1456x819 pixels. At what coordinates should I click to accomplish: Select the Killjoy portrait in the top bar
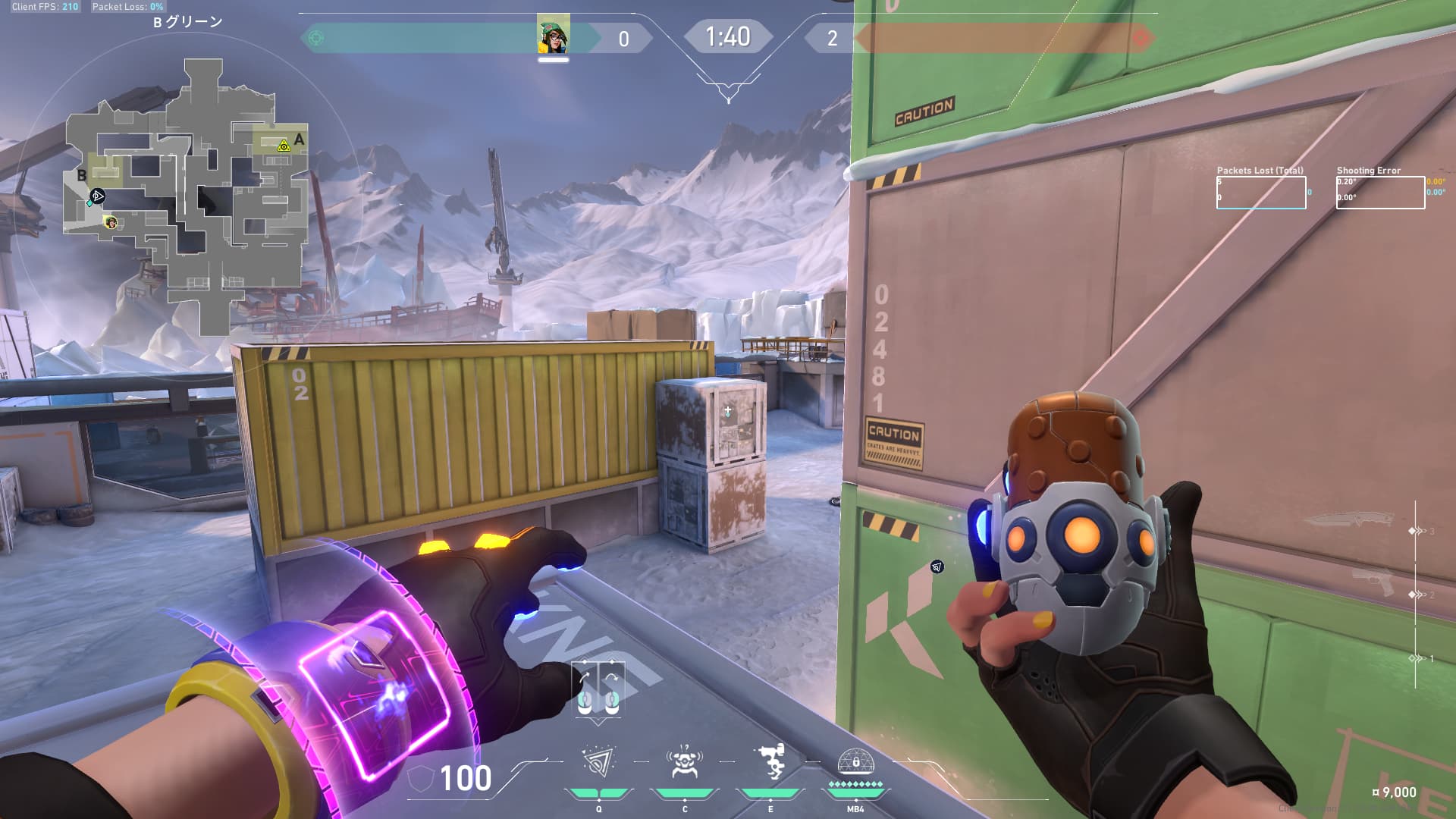(x=553, y=36)
